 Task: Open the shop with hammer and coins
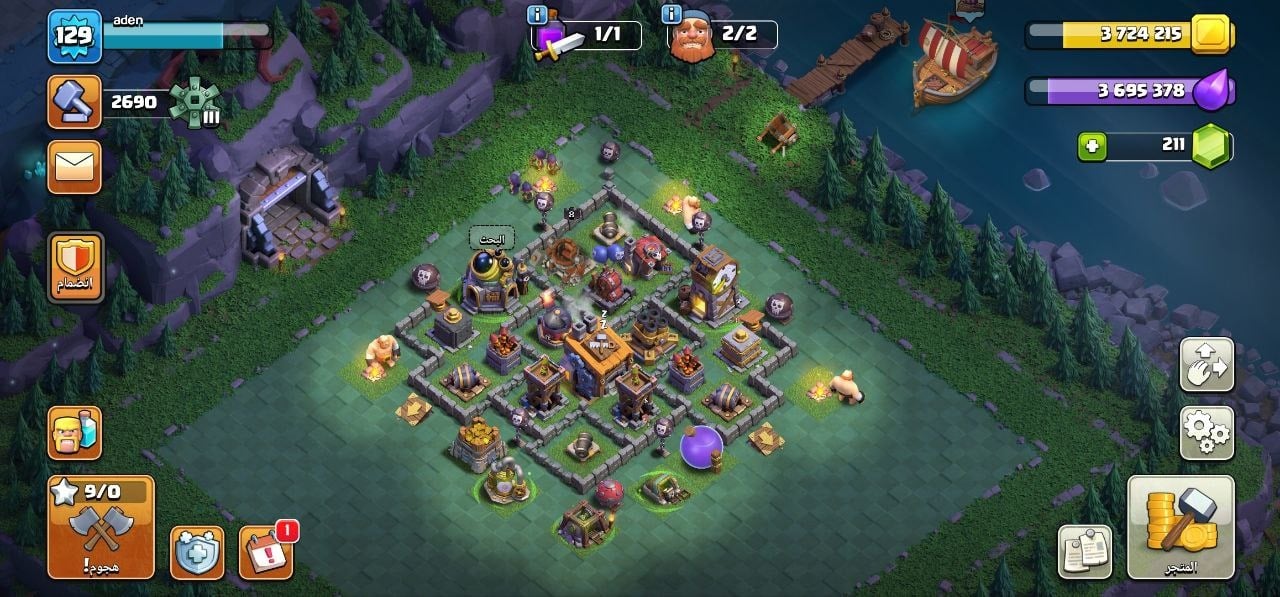(x=1180, y=526)
